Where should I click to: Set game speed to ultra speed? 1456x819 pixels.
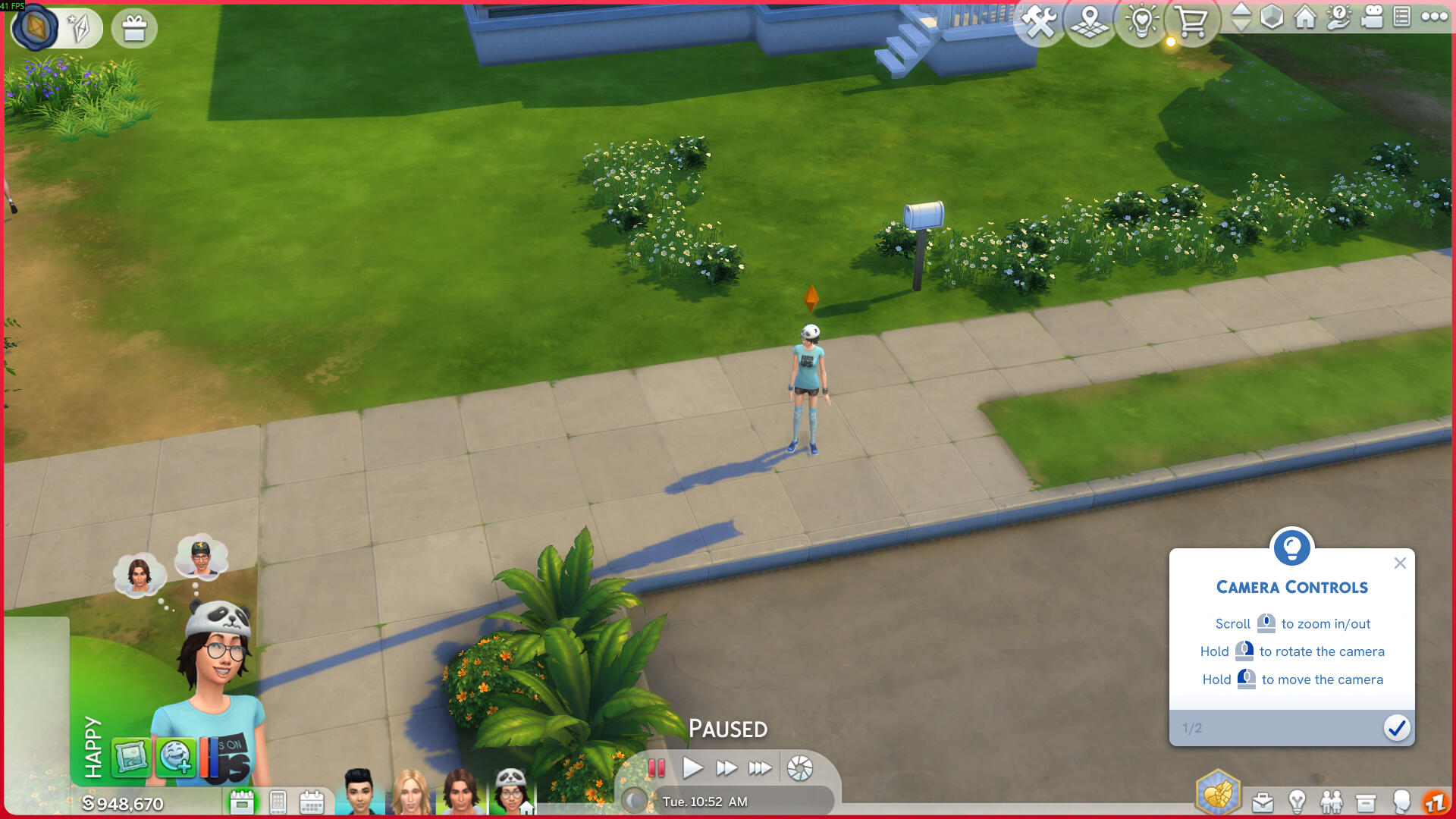pyautogui.click(x=759, y=768)
